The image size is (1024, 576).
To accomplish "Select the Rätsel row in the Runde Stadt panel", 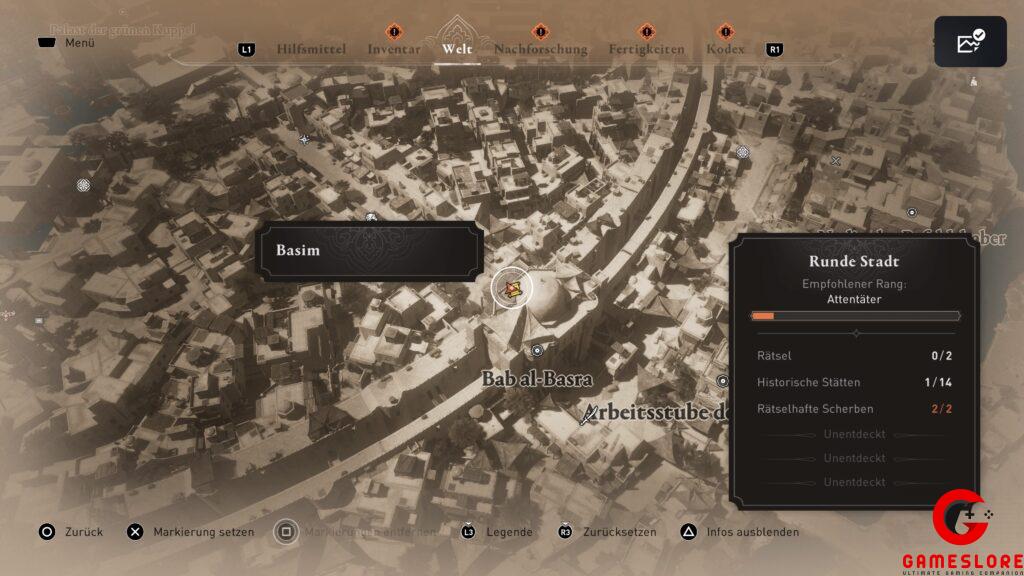I will click(x=855, y=356).
